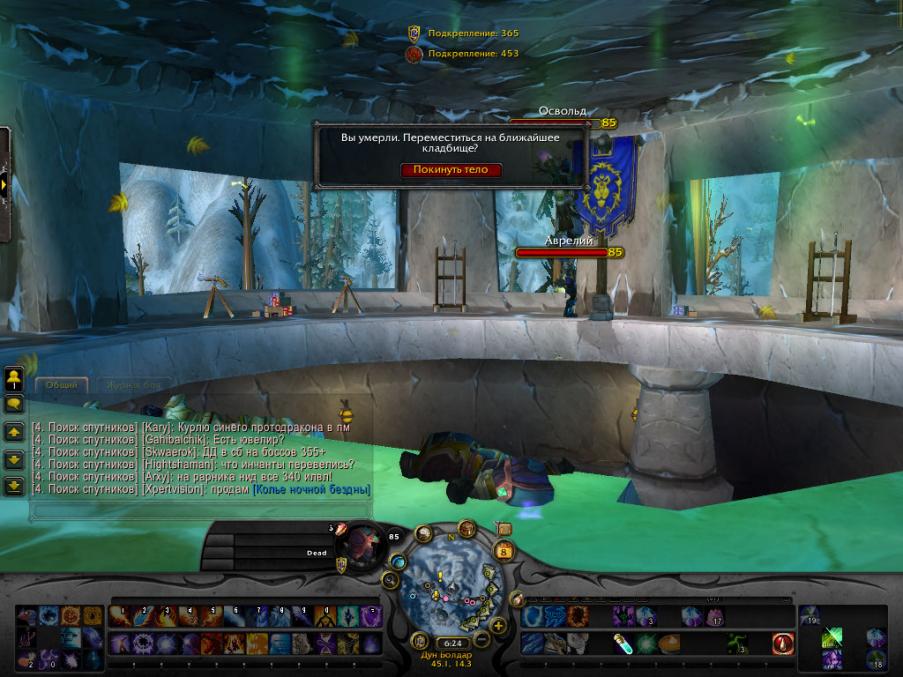Open the linked "Колье ночной бездны" item

click(x=311, y=490)
